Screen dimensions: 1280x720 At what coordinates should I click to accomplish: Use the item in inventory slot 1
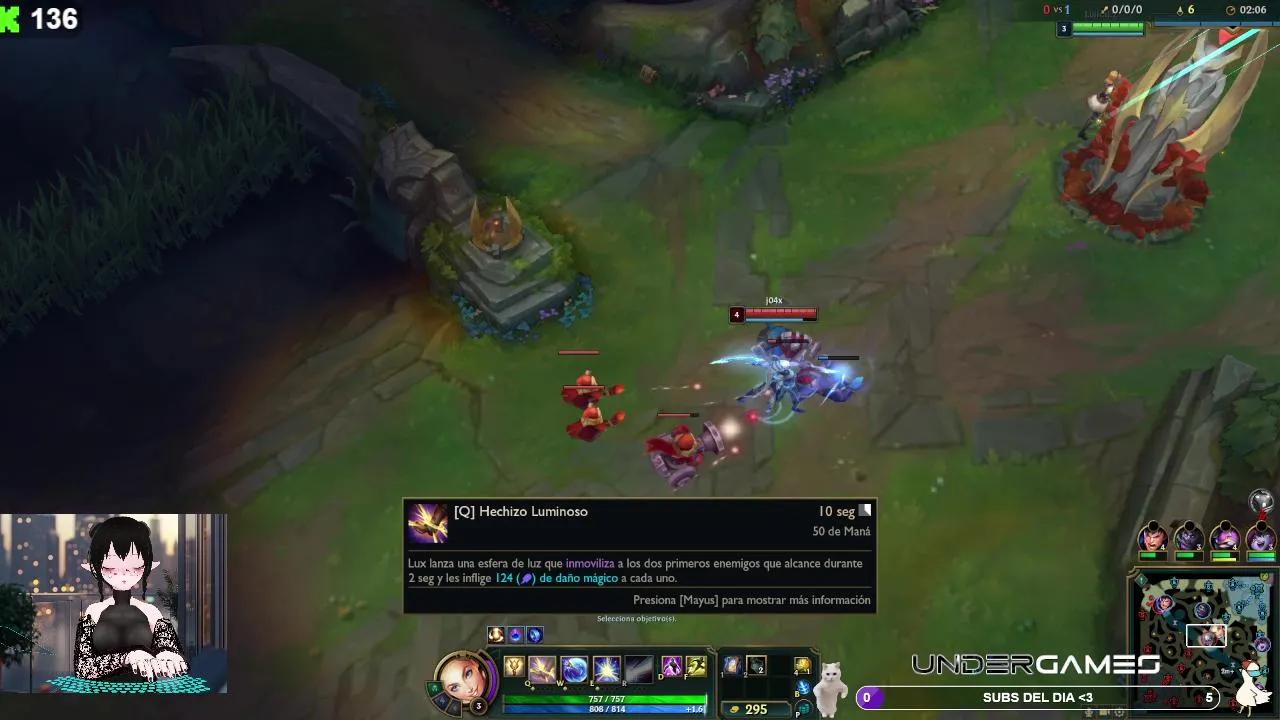point(731,667)
